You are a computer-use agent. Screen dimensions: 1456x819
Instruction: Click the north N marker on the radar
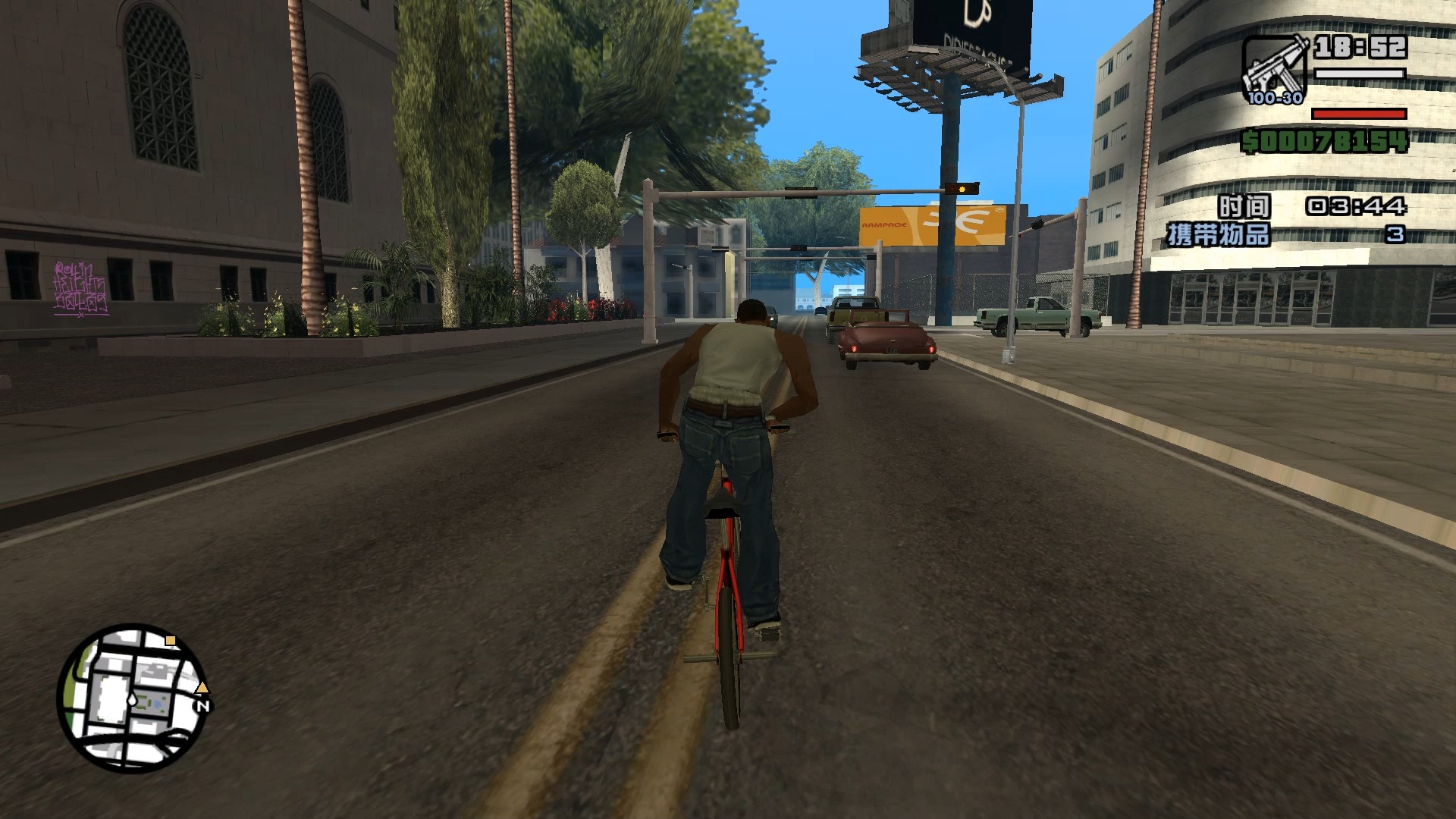pos(202,705)
